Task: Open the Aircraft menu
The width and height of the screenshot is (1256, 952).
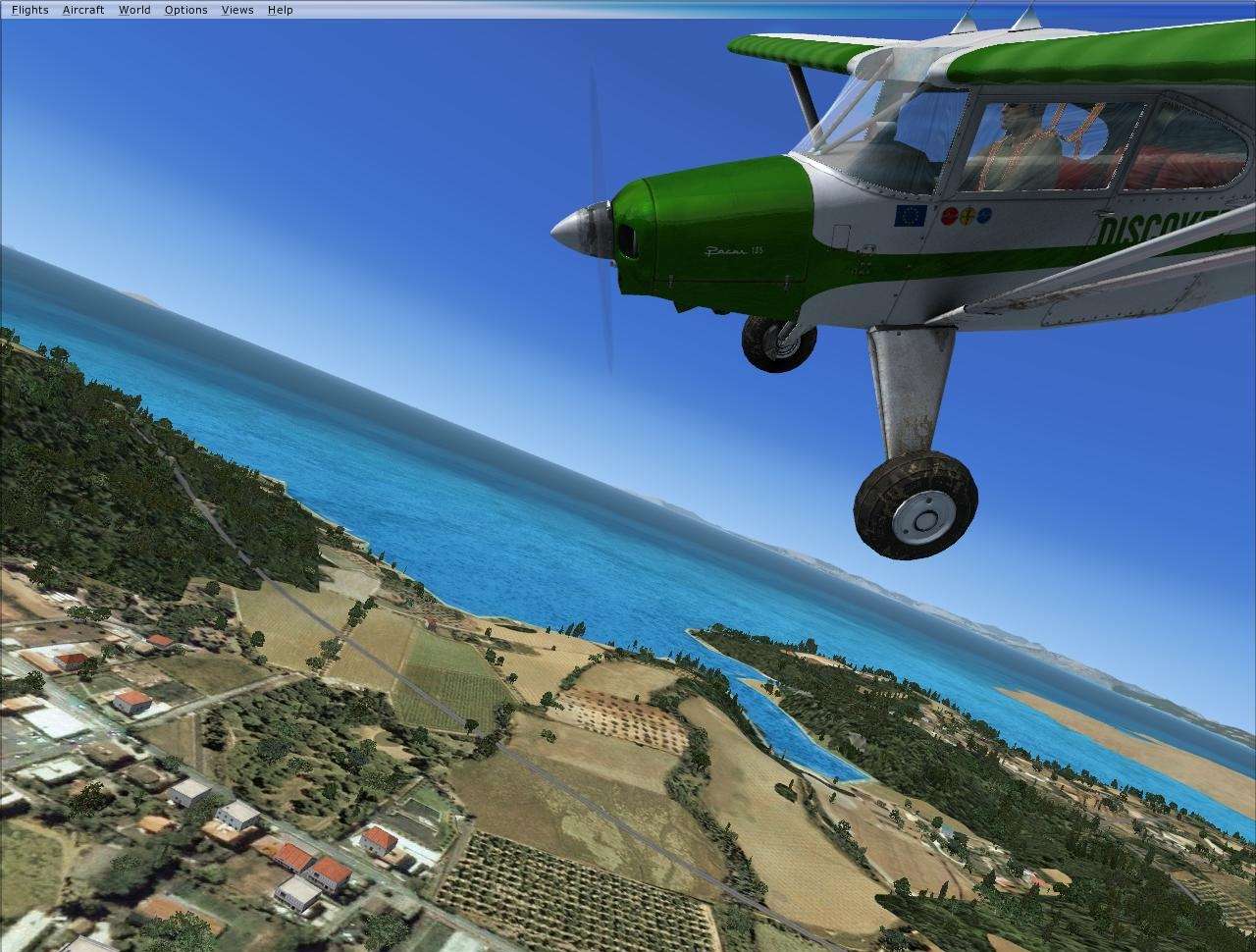Action: tap(82, 9)
